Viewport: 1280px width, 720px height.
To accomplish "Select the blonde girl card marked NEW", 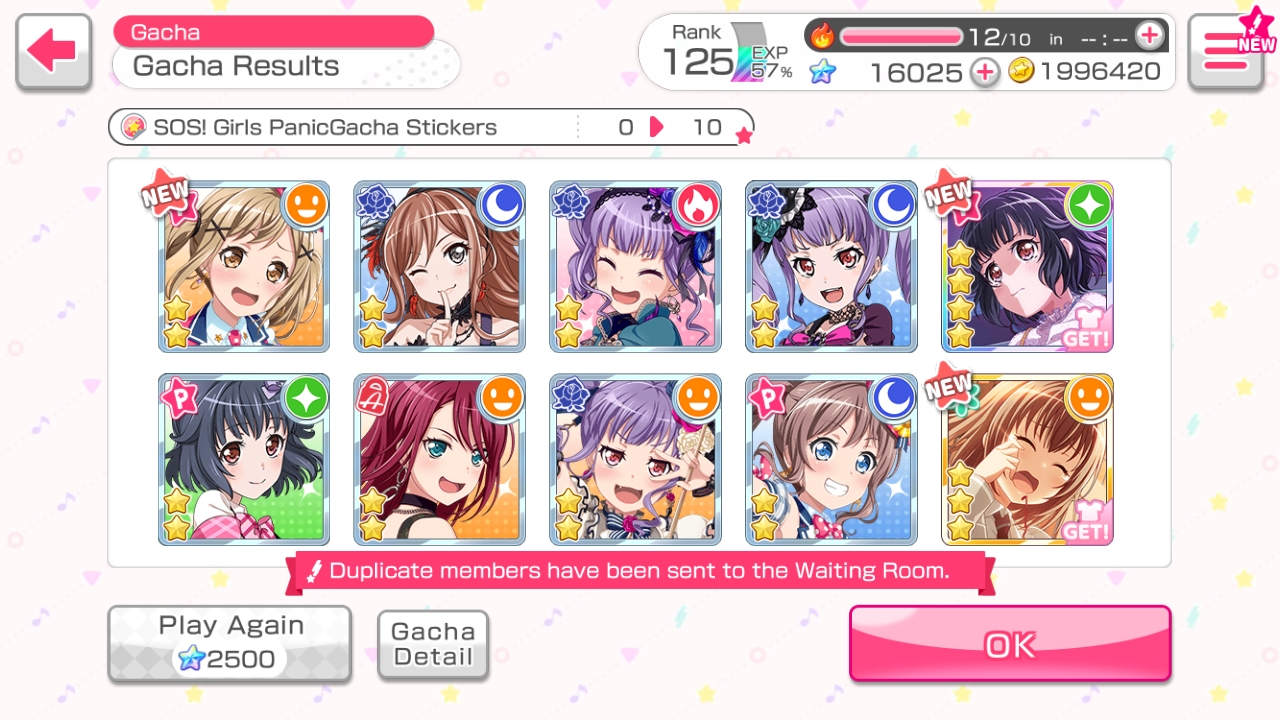I will tap(244, 267).
